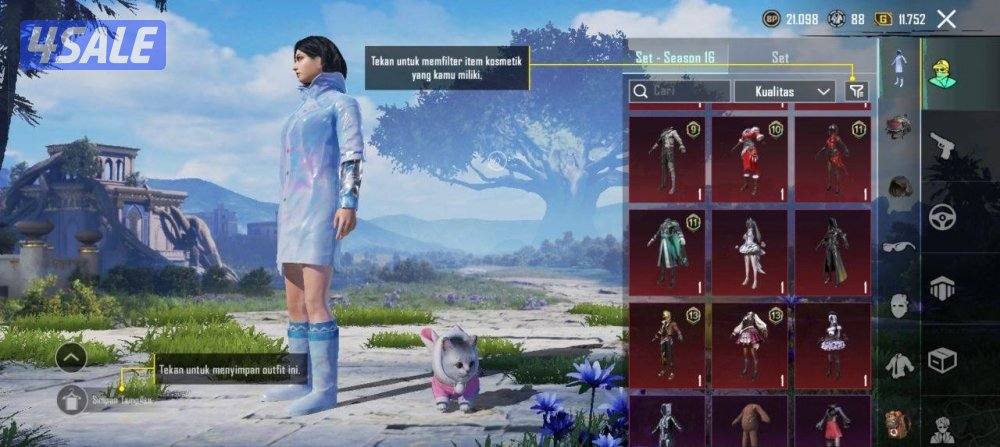
Task: Click the Cari search field
Action: 678,91
